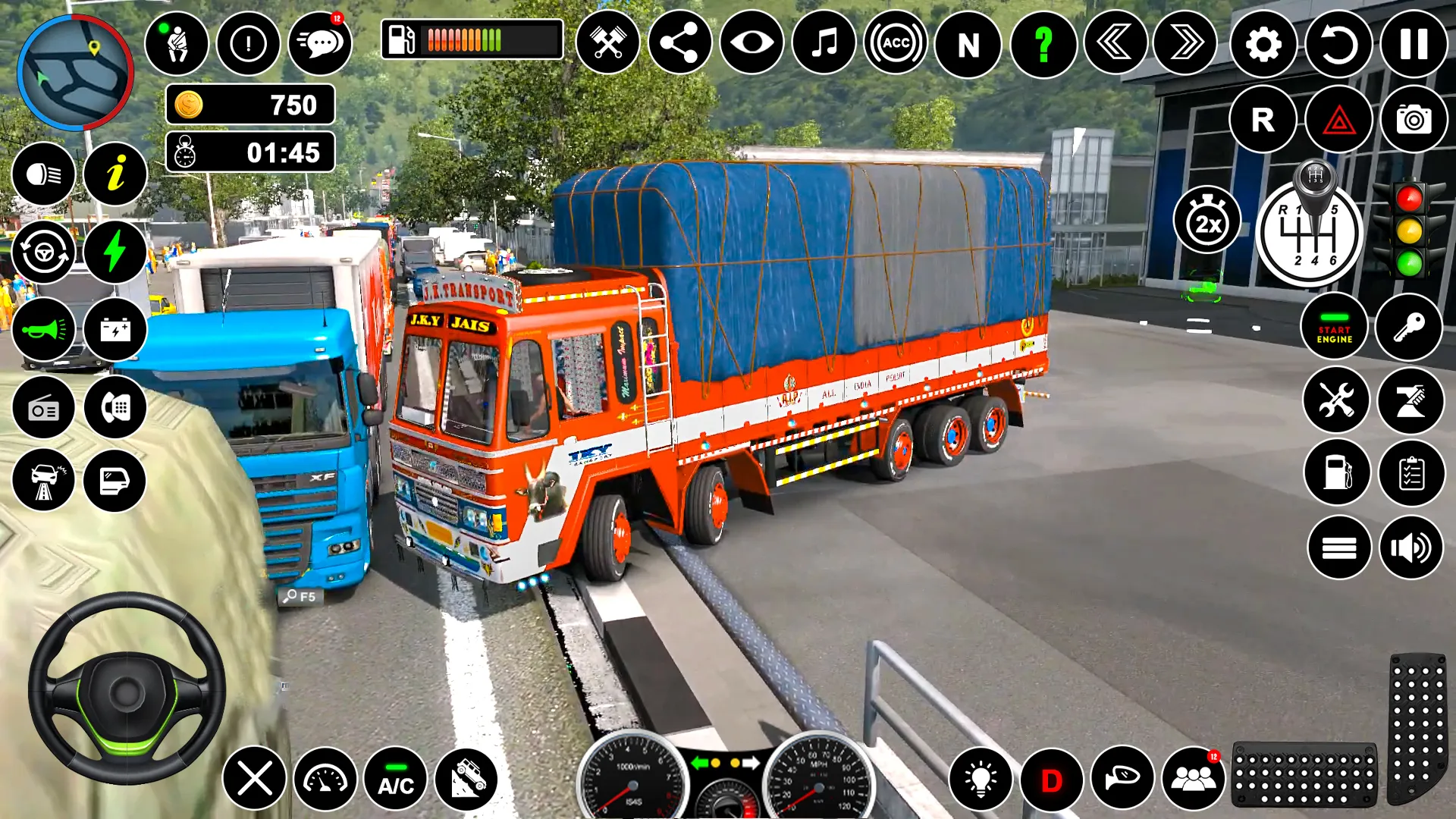This screenshot has height=819, width=1456.
Task: Take a screenshot with the camera button
Action: [x=1414, y=120]
